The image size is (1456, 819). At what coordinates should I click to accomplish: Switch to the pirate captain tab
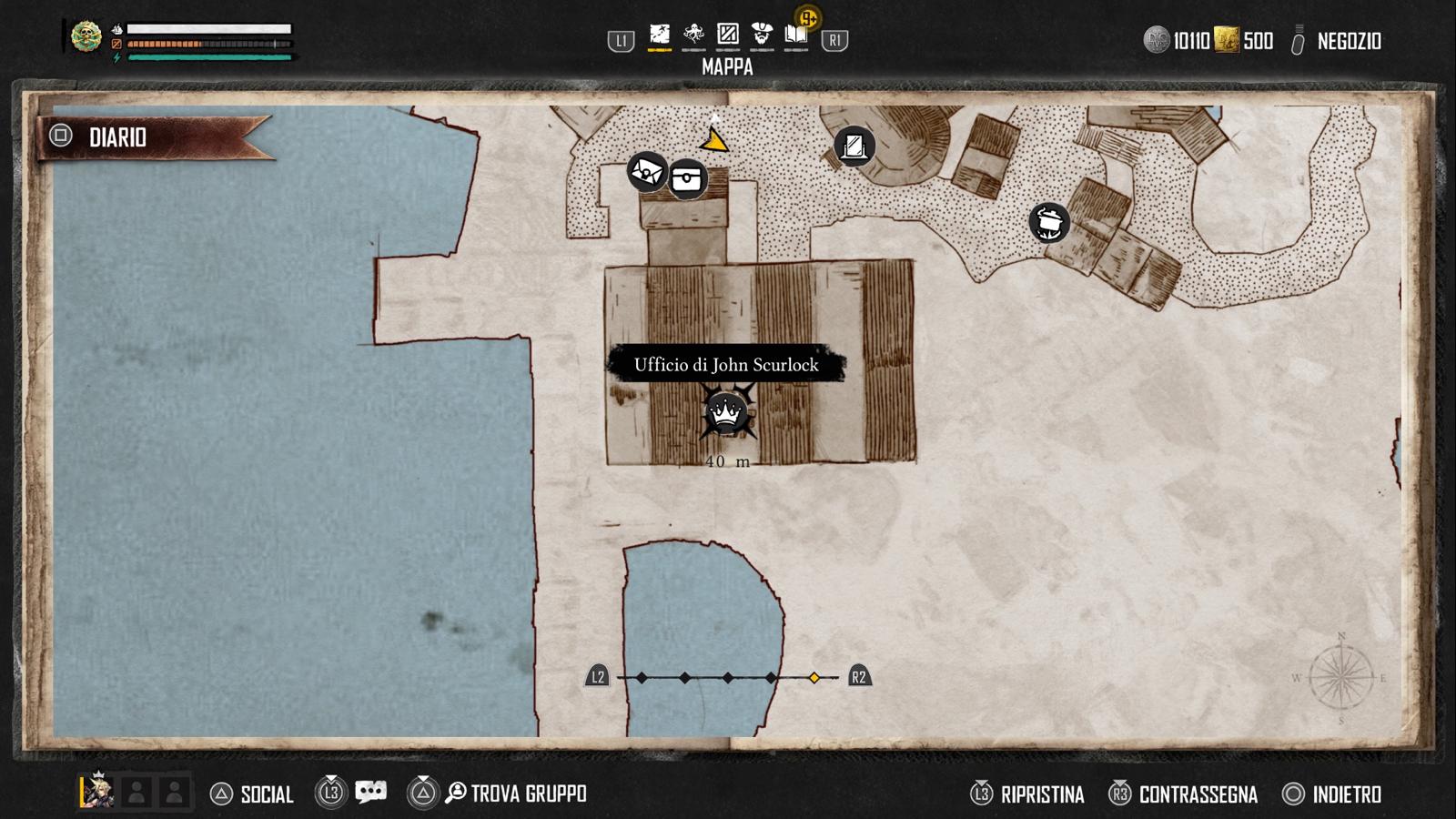tap(762, 35)
